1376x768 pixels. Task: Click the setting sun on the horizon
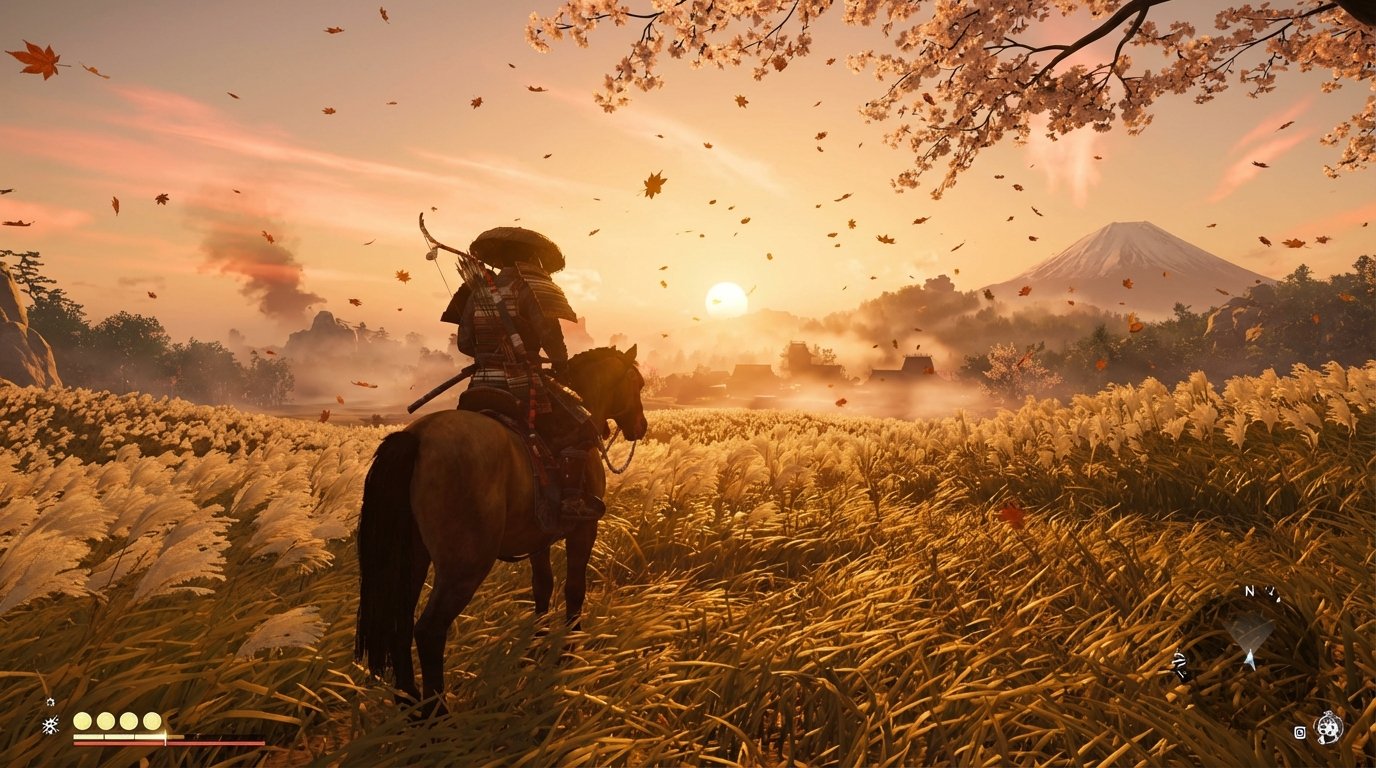point(728,300)
